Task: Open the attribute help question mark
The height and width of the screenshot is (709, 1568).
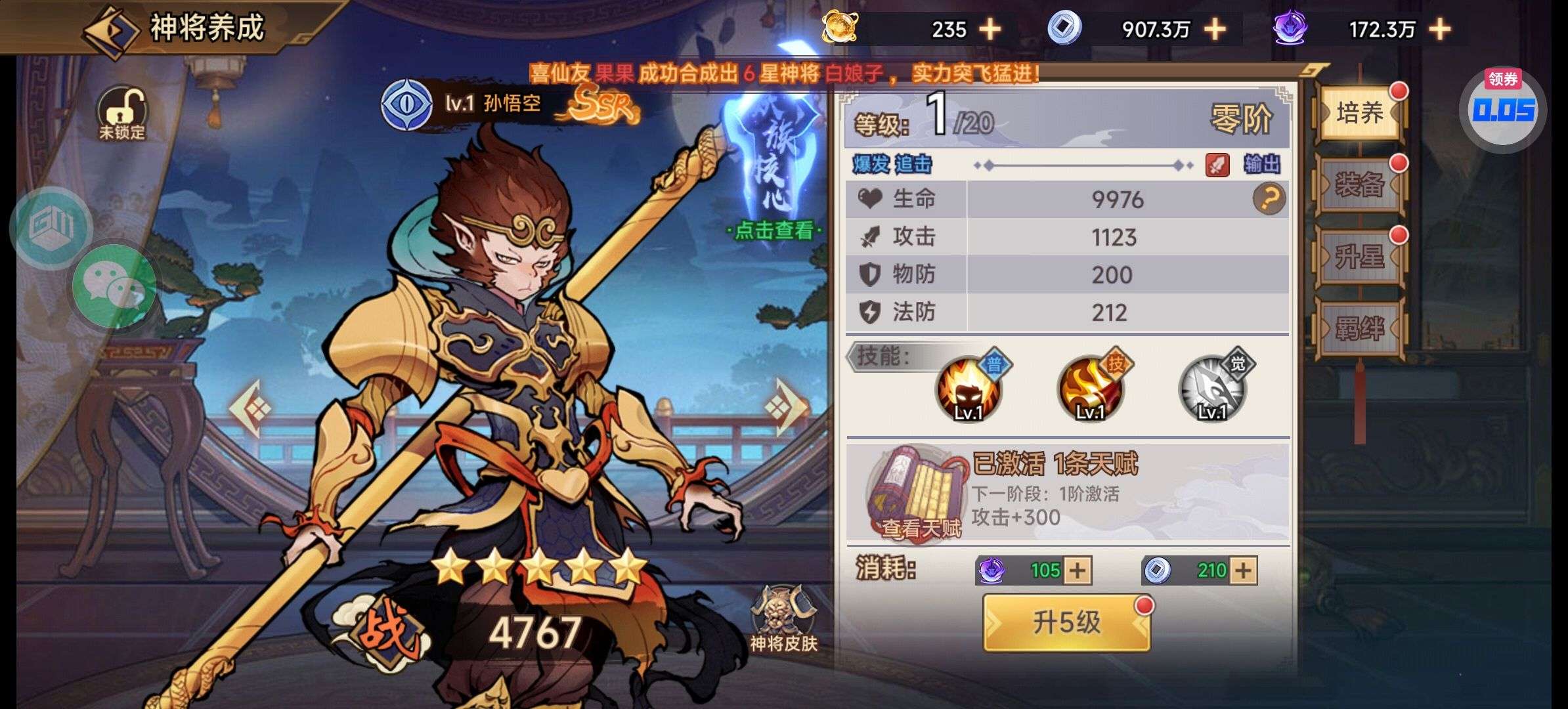Action: point(1269,199)
